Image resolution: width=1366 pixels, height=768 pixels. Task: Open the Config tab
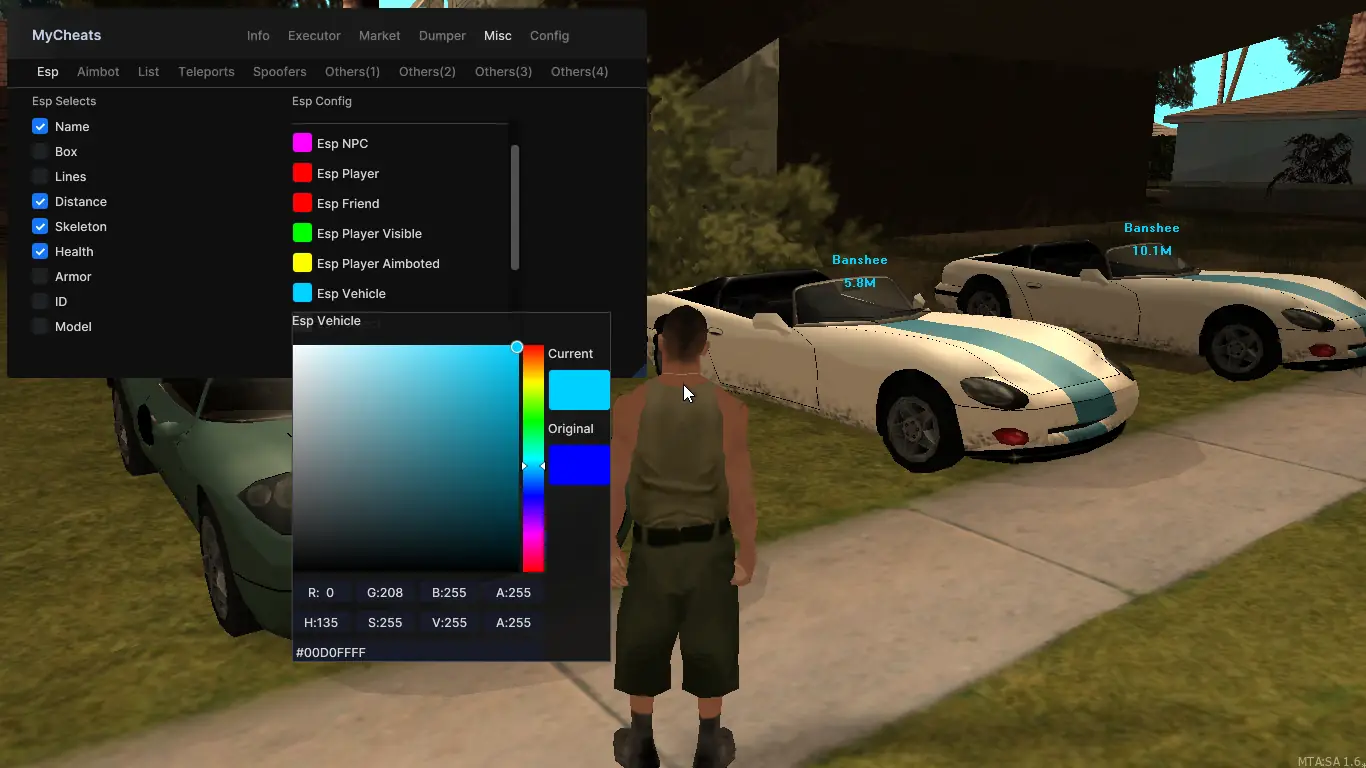(549, 36)
